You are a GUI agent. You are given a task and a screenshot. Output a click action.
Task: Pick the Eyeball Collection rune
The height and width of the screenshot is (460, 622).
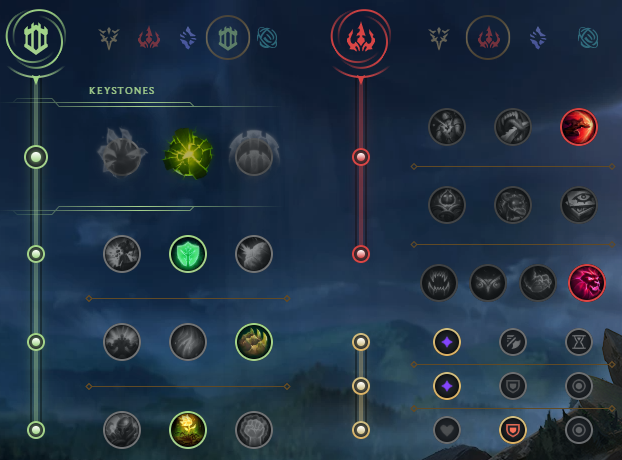(579, 205)
